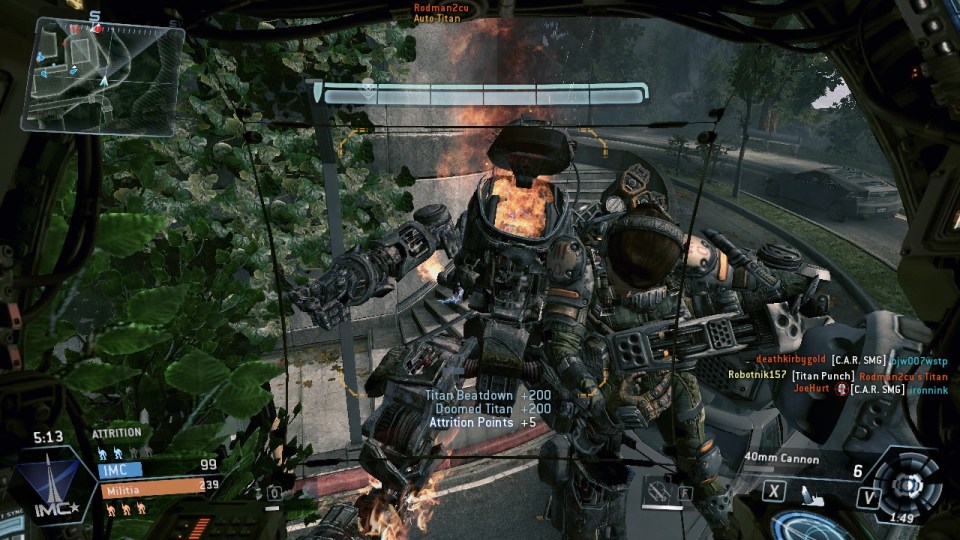Select the deathkirbygold kill feed row
The image size is (960, 540).
tap(851, 360)
